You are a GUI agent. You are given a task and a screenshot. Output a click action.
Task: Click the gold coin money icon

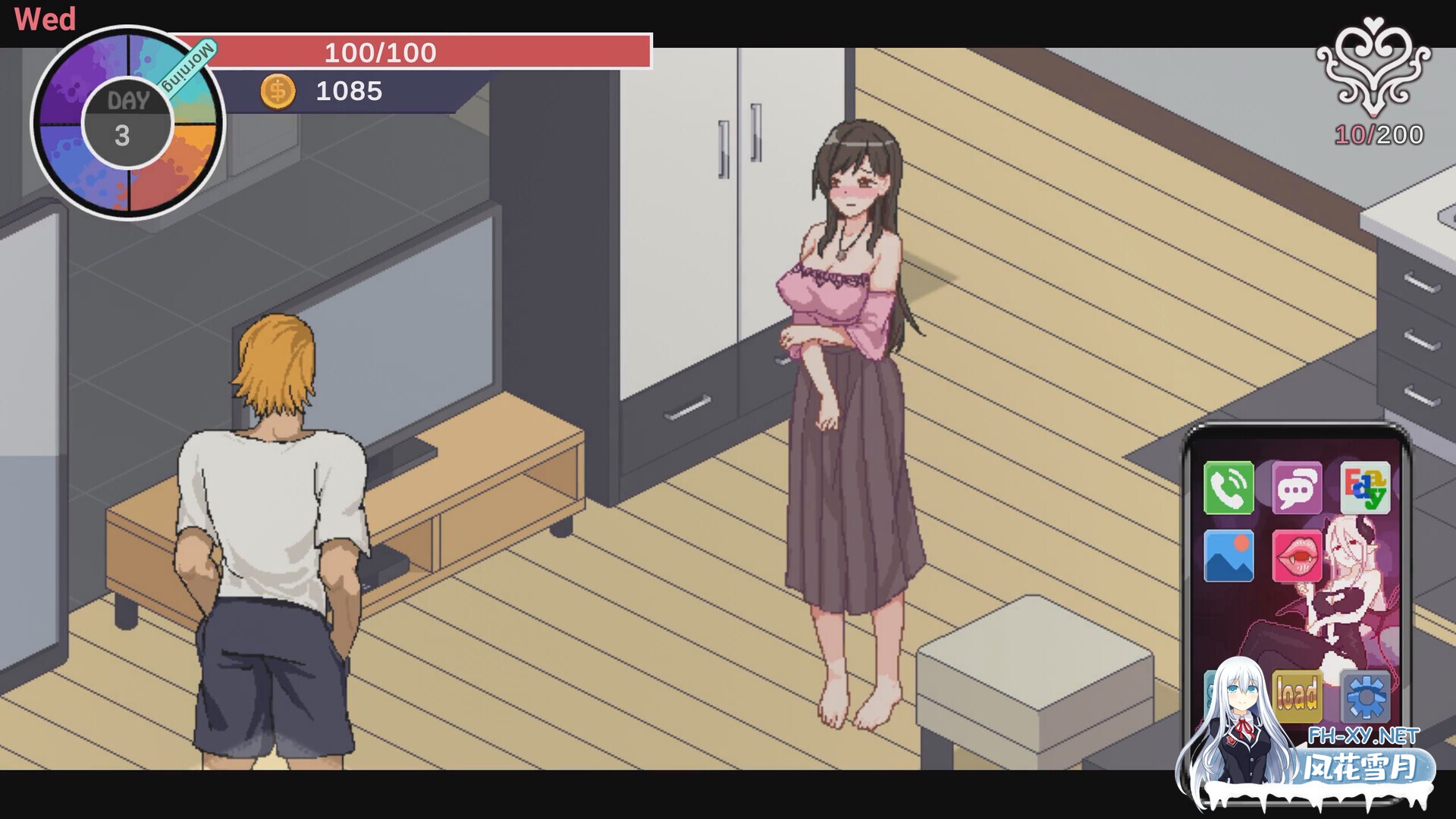(x=278, y=92)
